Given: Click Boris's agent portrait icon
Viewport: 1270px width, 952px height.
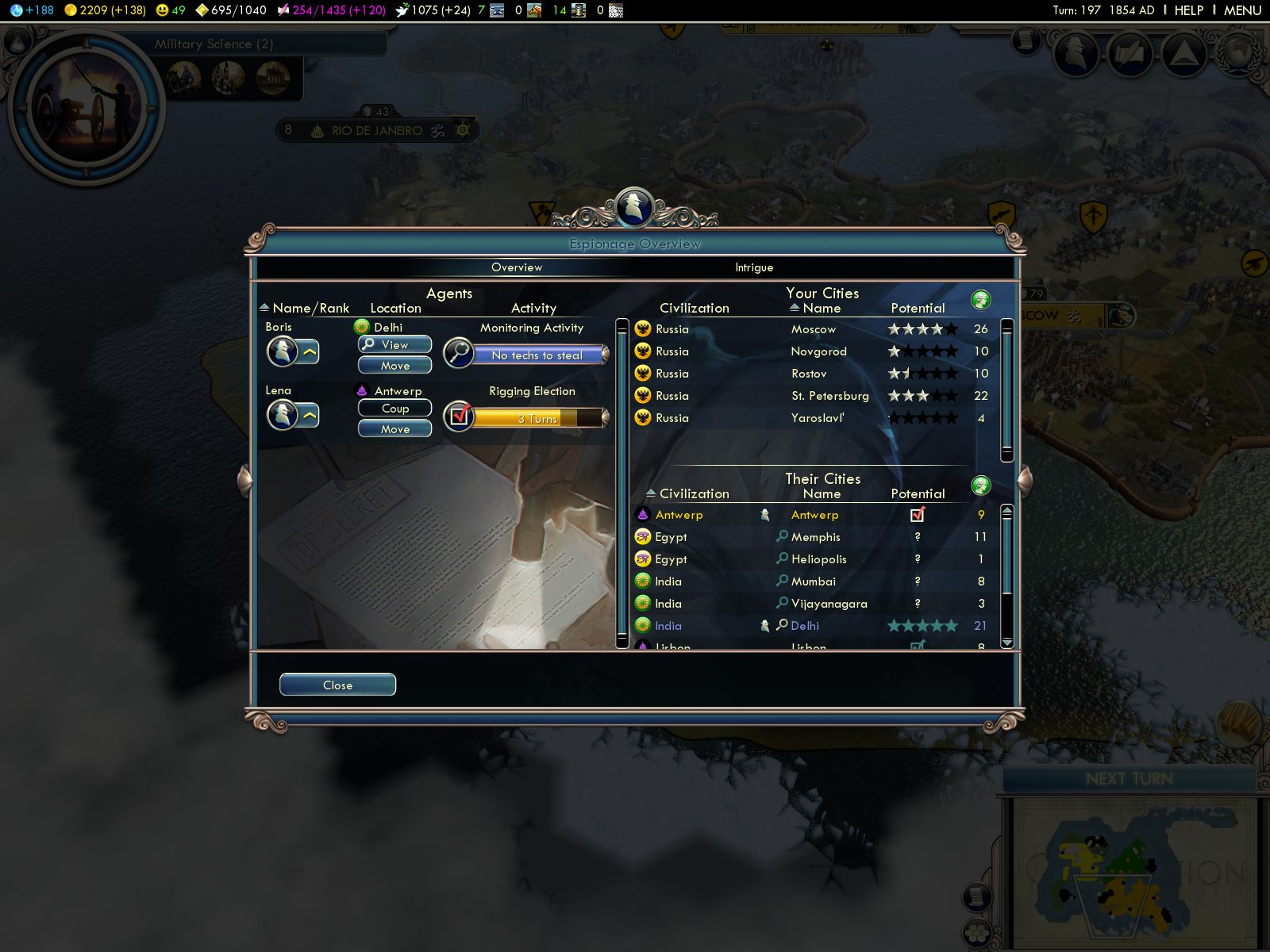Looking at the screenshot, I should (x=283, y=351).
